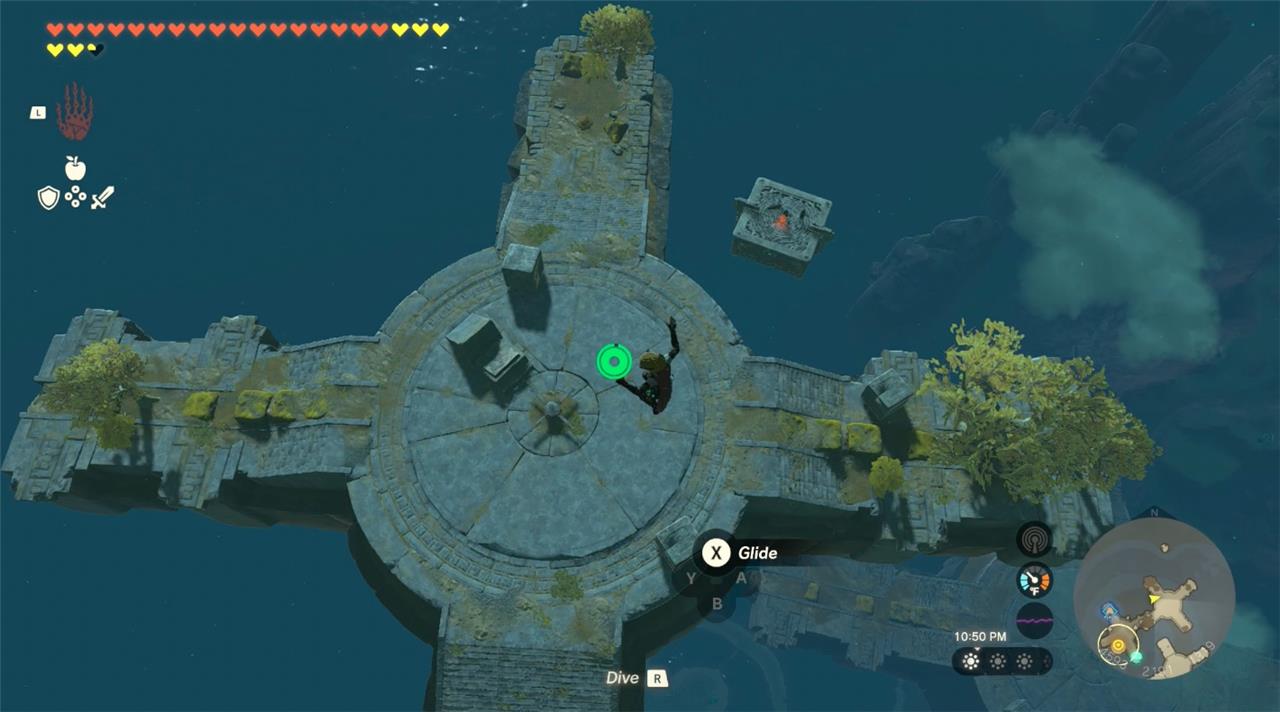The image size is (1280, 712).
Task: Choose the sword weapon quick-select icon
Action: (102, 198)
